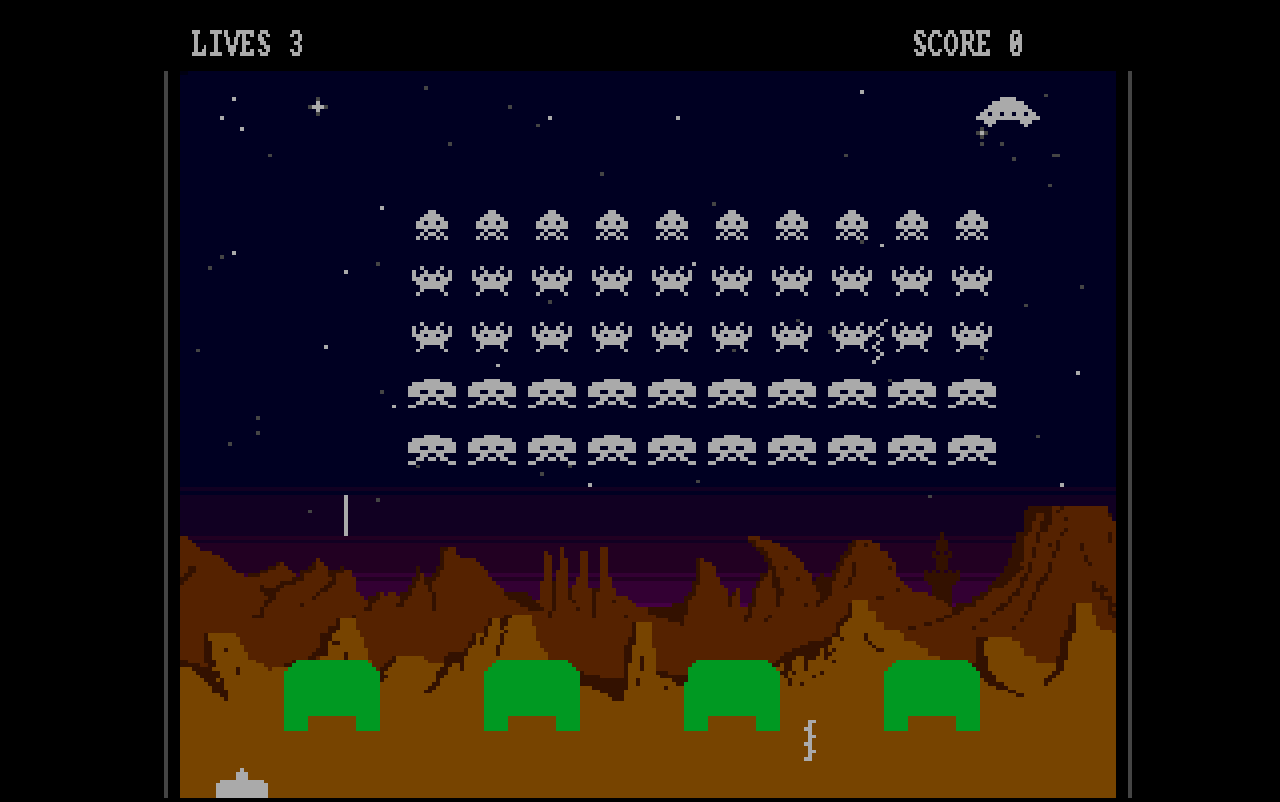The height and width of the screenshot is (802, 1280).
Task: Select the alien firing the zigzag bolt
Action: click(850, 335)
